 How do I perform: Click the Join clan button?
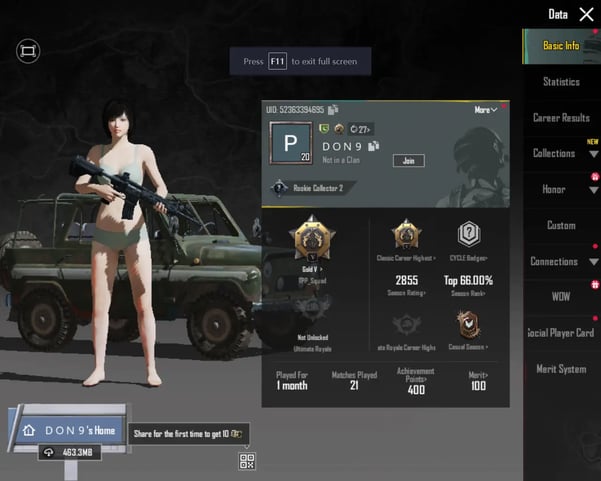coord(408,160)
